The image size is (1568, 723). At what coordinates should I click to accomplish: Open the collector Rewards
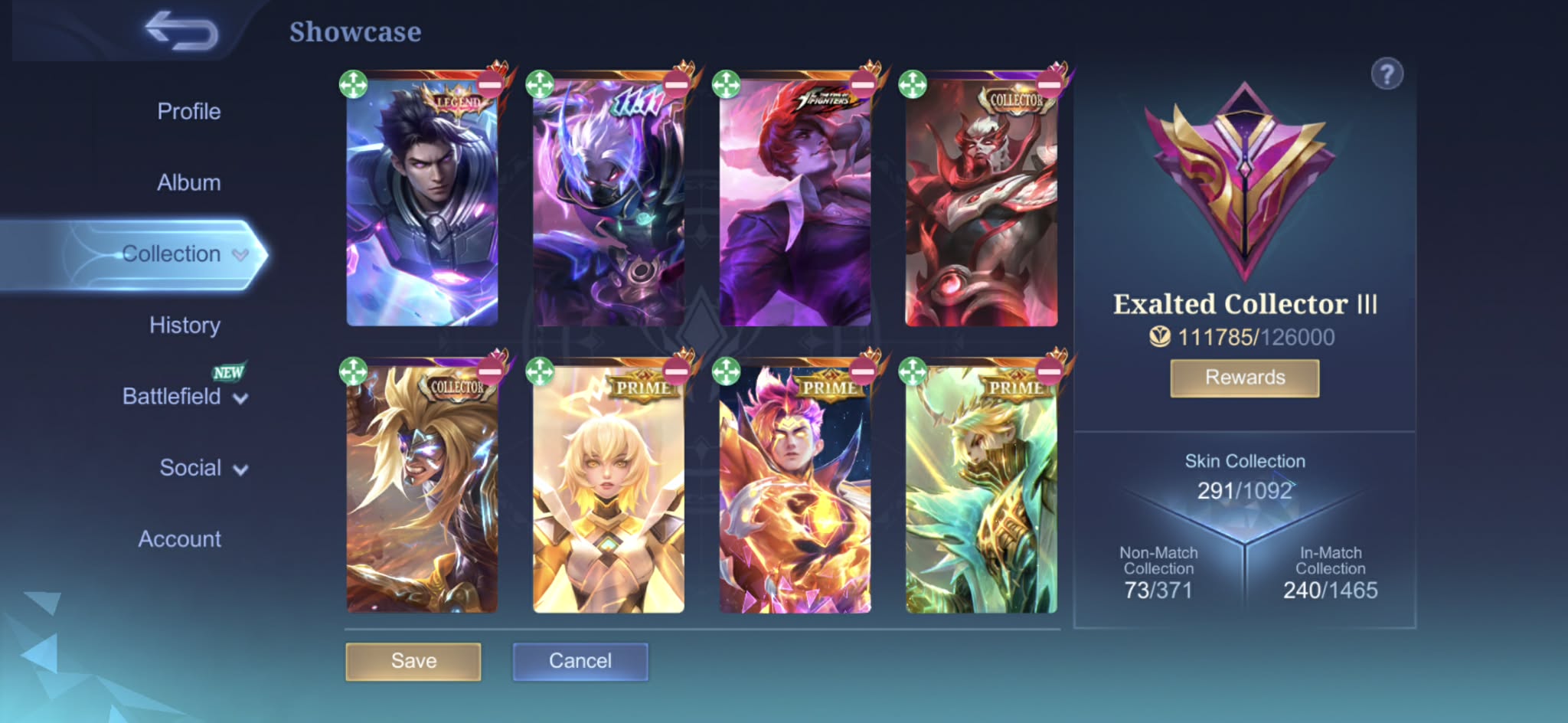1244,378
